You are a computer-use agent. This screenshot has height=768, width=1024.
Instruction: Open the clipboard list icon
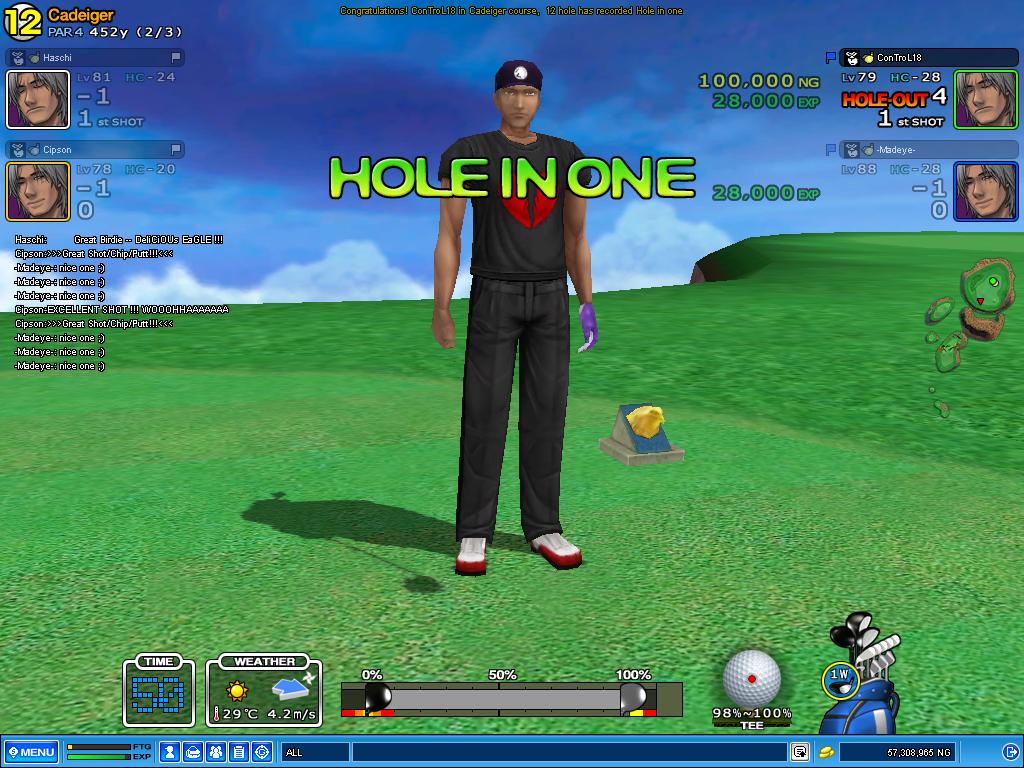(239, 752)
